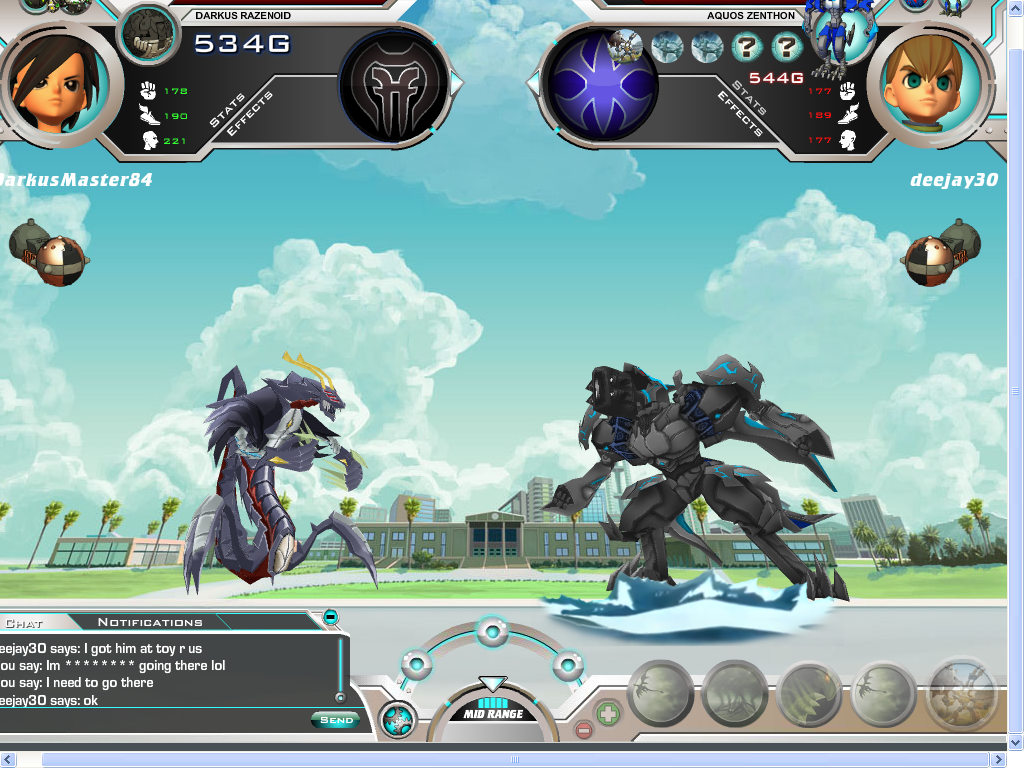Select the crosshair target button beside the range dial

point(398,719)
